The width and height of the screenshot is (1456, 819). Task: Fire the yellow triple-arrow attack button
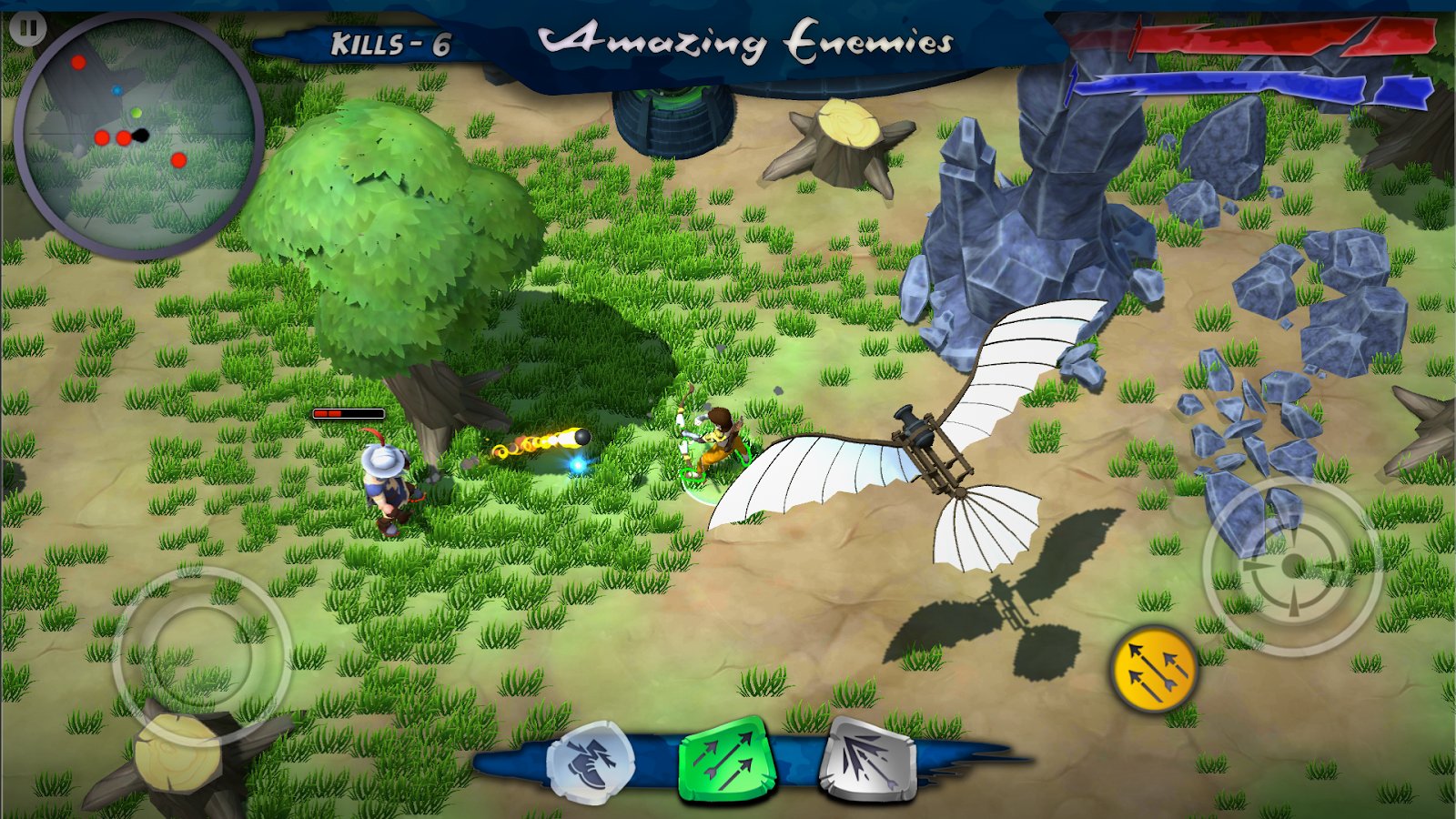[1154, 669]
